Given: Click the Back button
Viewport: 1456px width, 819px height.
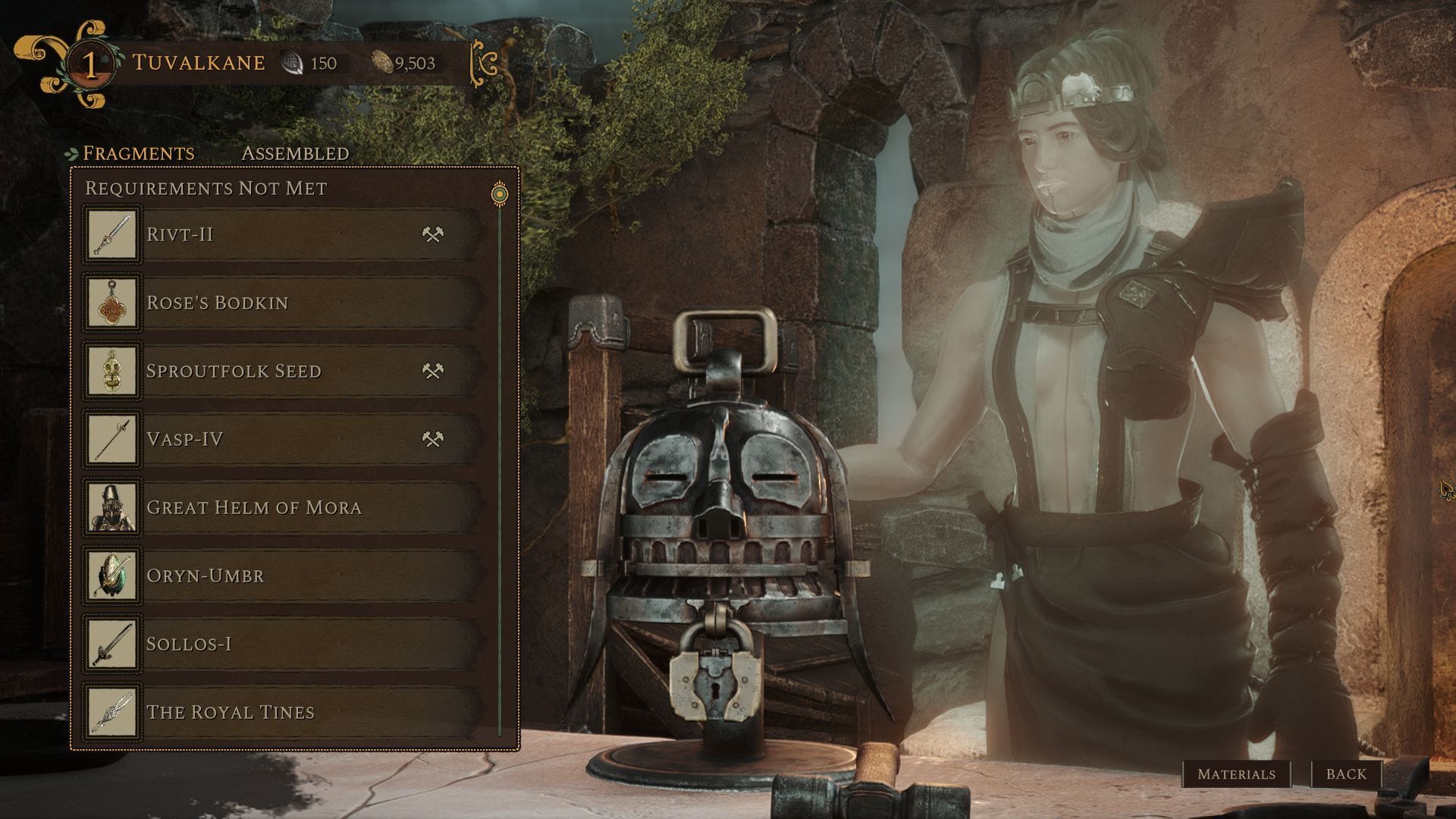Looking at the screenshot, I should click(x=1346, y=775).
